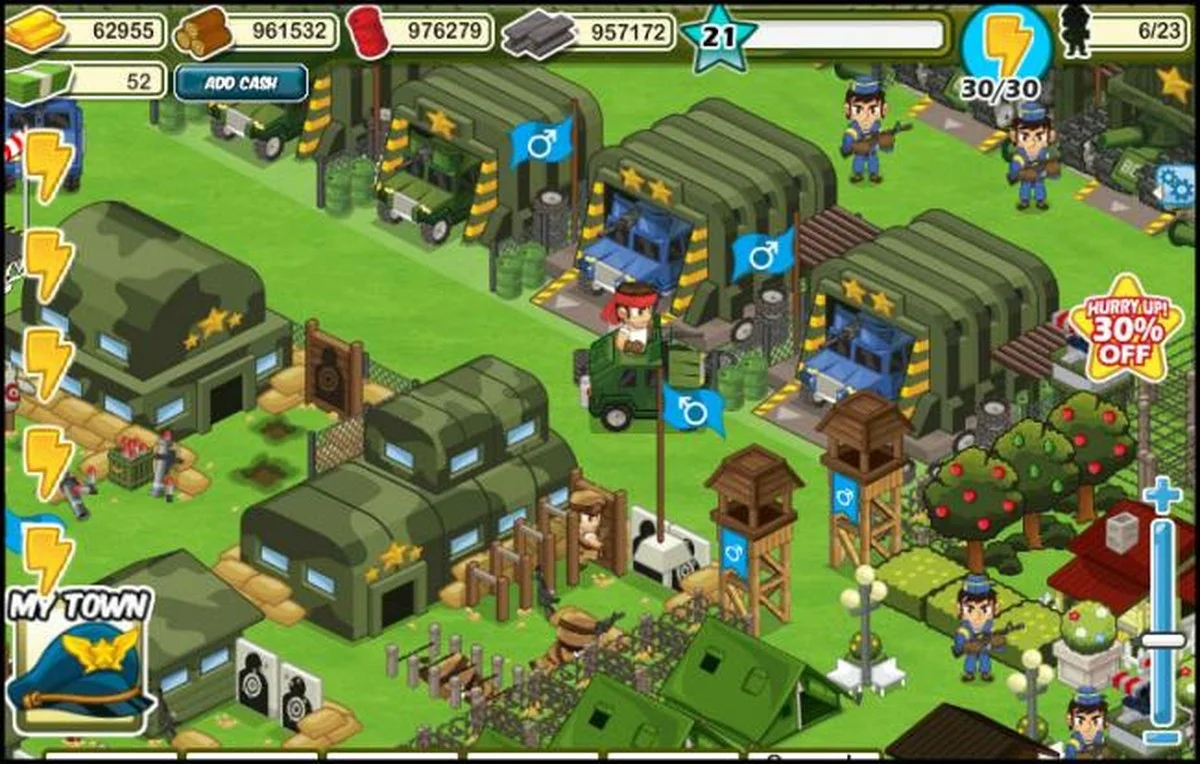Select the wood logs resource icon
1200x764 pixels.
203,33
